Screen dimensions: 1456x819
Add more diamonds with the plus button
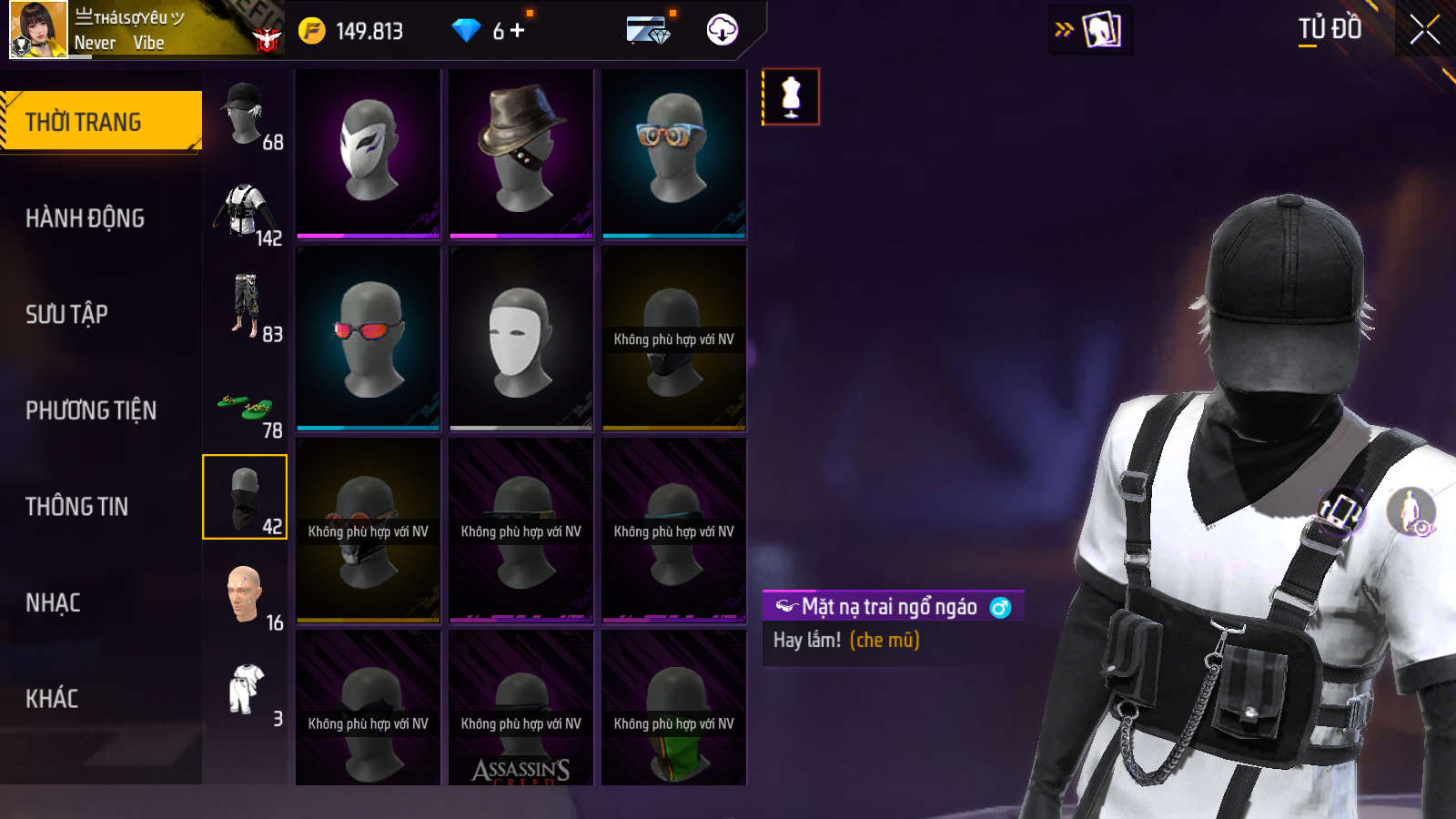pyautogui.click(x=518, y=31)
